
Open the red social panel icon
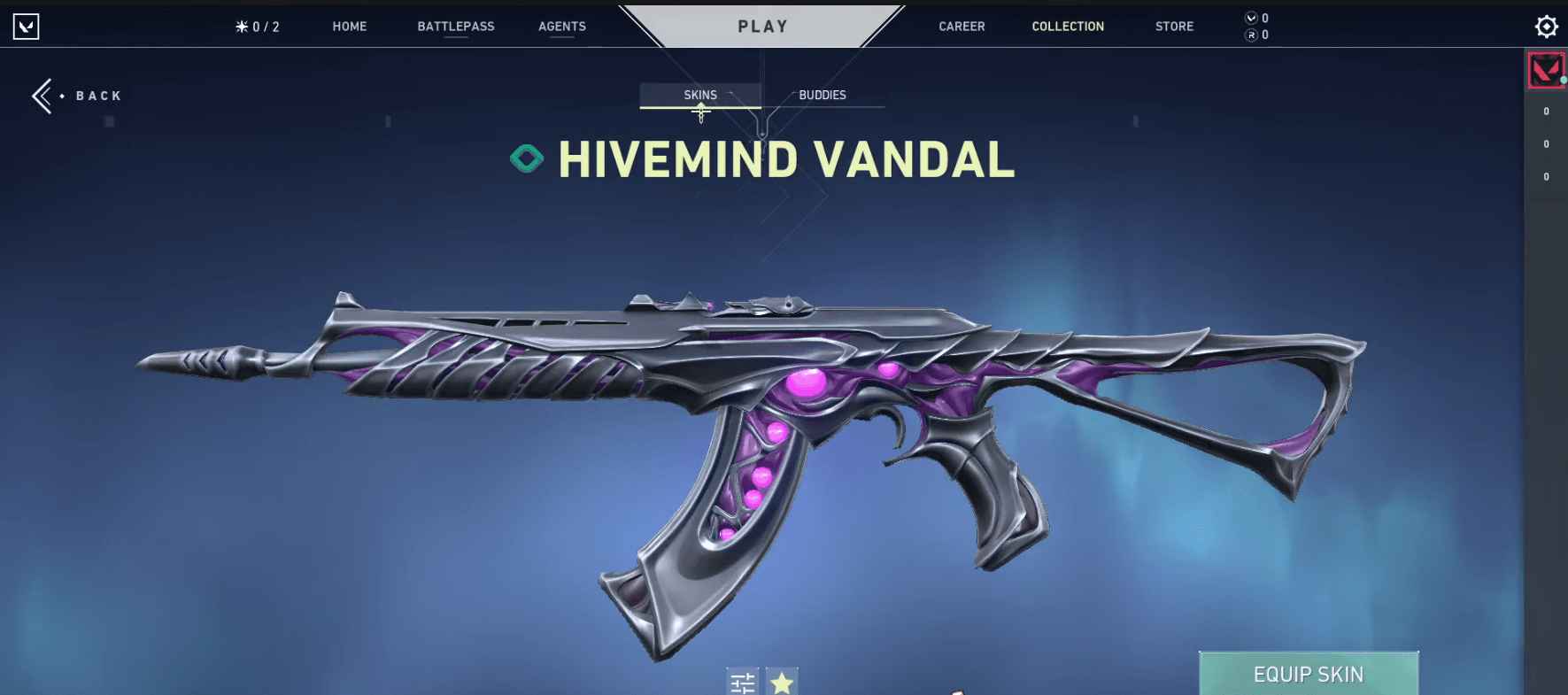1546,70
